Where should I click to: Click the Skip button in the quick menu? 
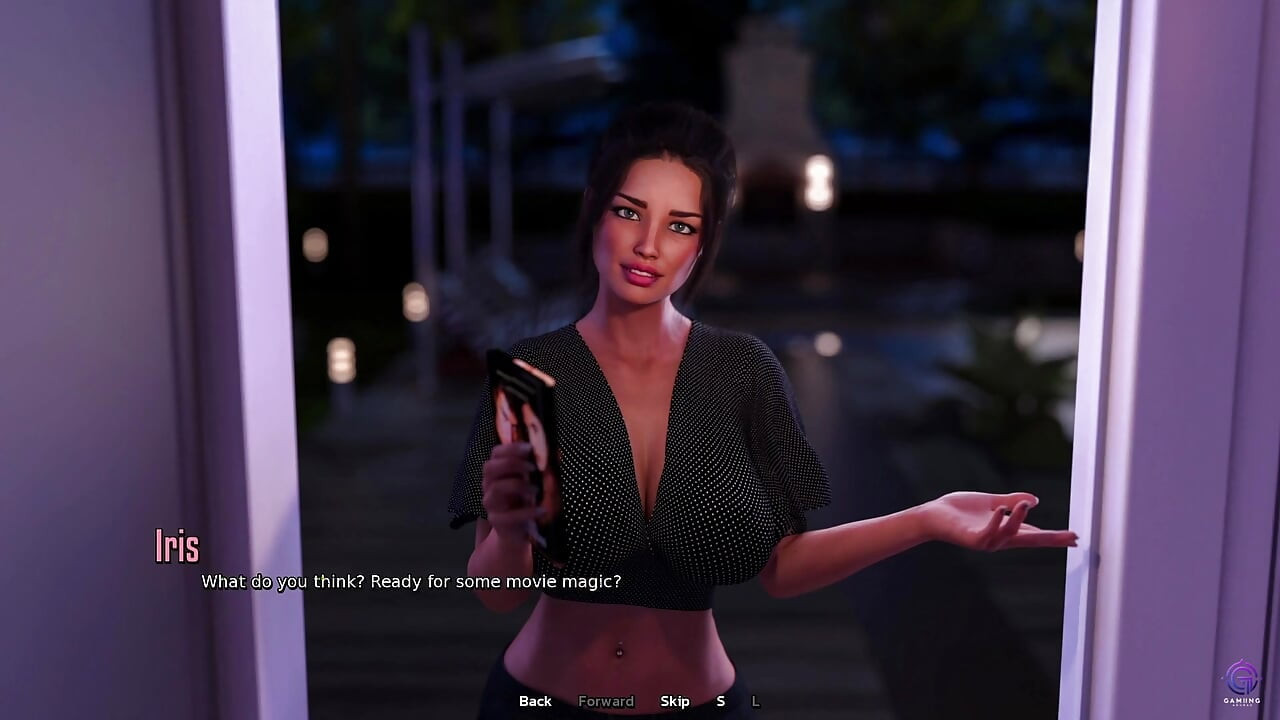(676, 701)
